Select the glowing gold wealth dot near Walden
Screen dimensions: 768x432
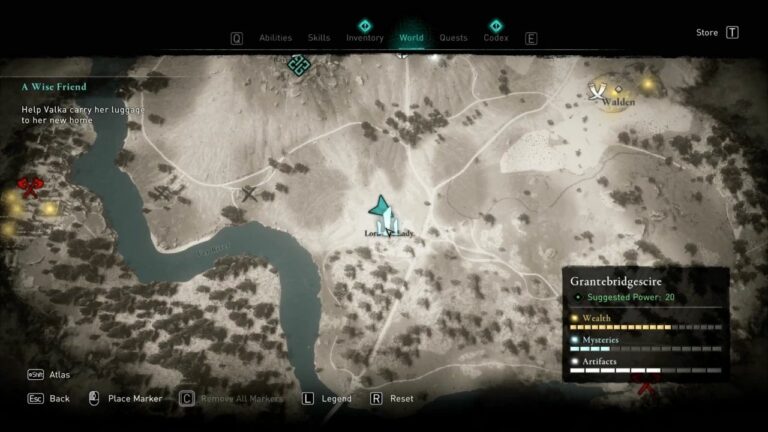(647, 85)
